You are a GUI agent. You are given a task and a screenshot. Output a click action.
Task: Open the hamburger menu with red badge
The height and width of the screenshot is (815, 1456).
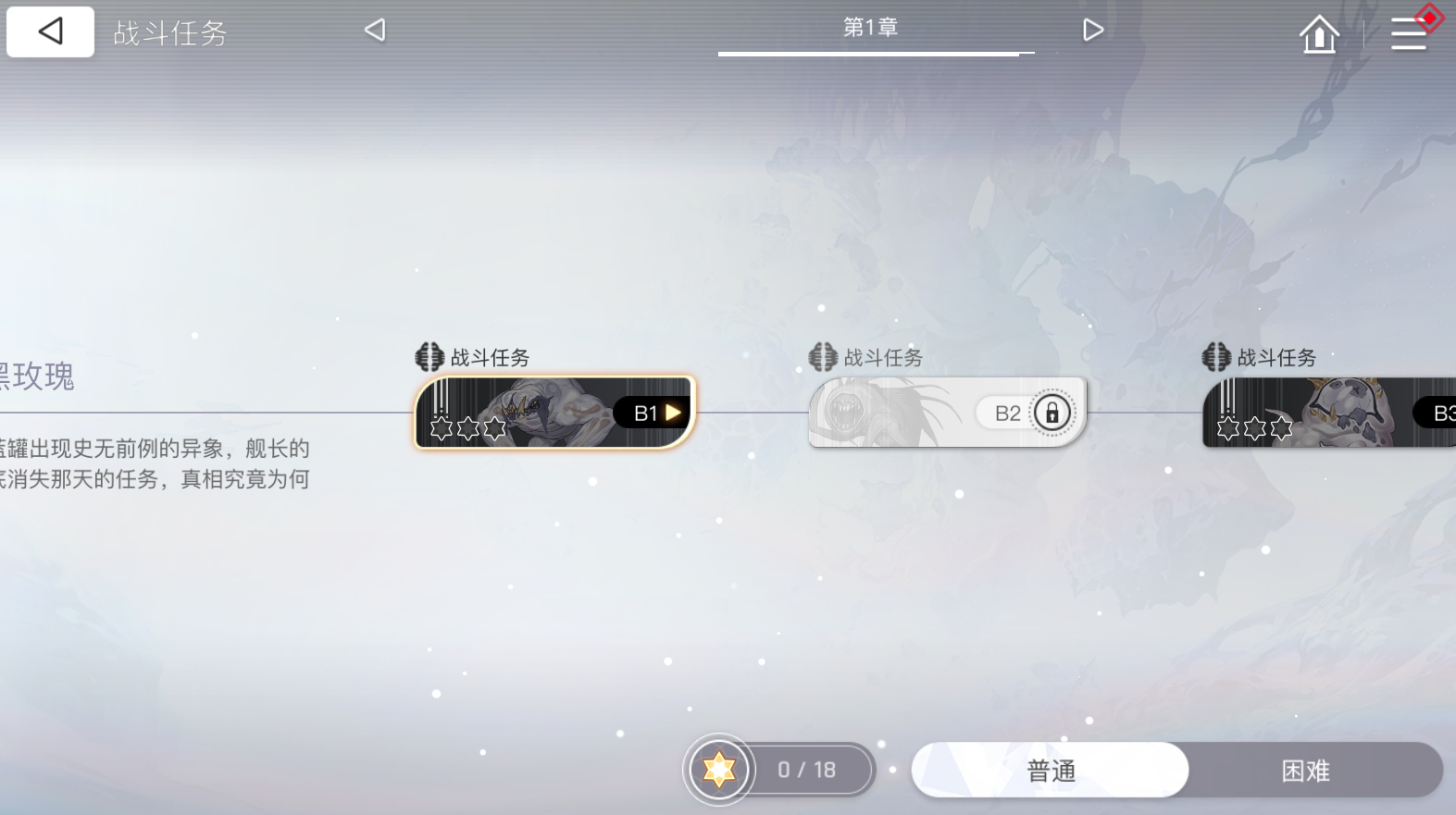(x=1408, y=32)
